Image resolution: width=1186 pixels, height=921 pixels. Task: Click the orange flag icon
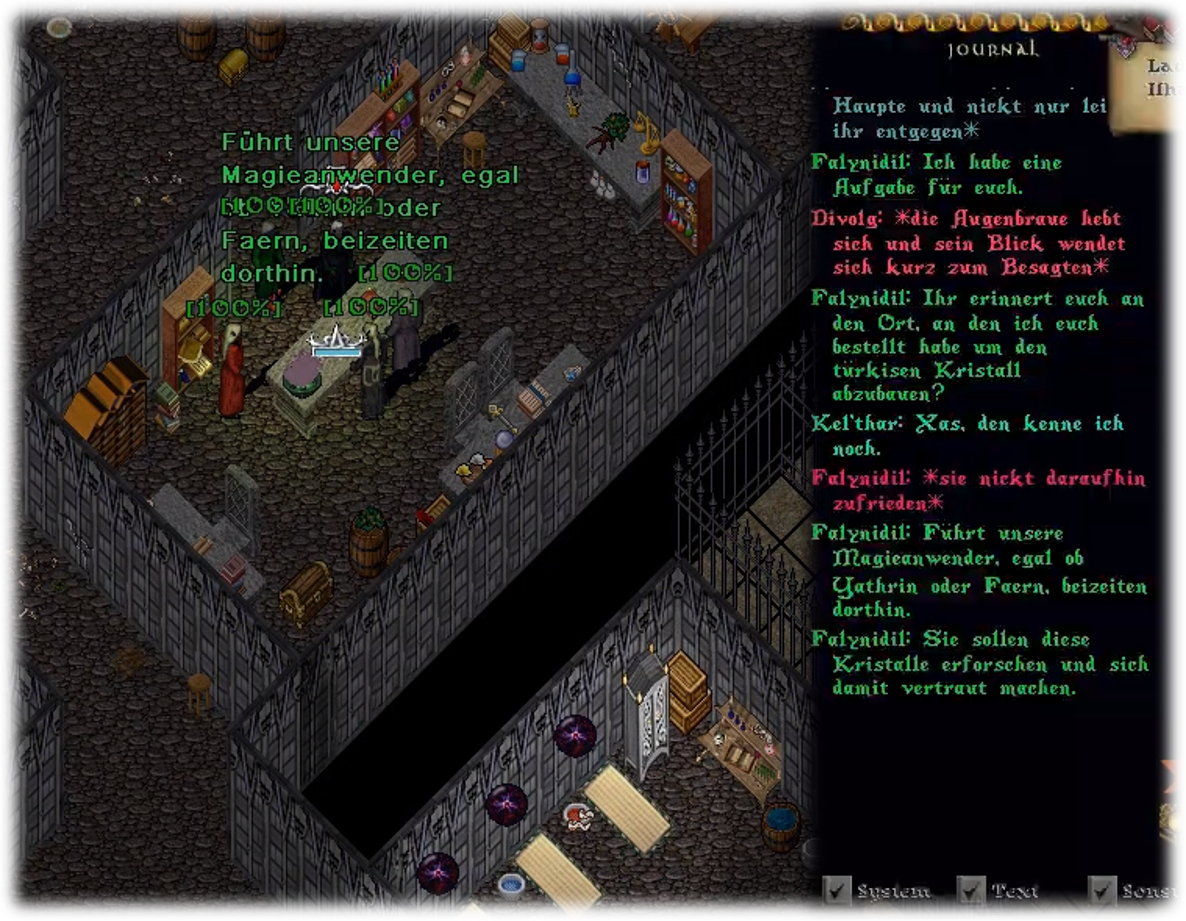click(x=1174, y=774)
